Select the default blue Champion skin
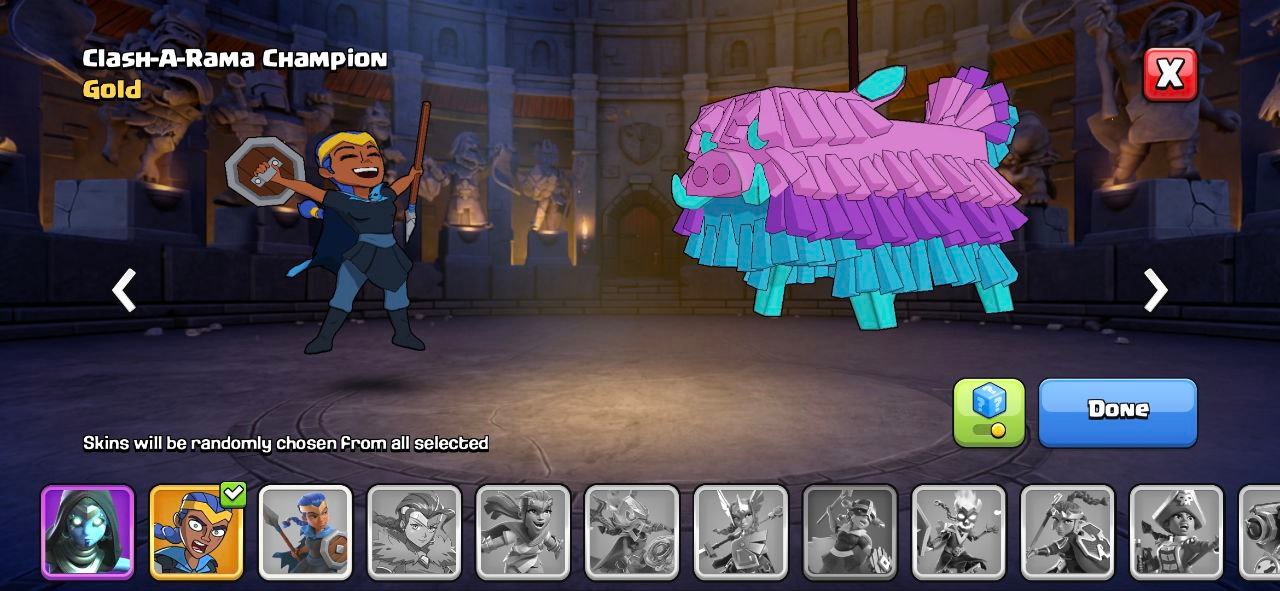1280x591 pixels. [305, 532]
